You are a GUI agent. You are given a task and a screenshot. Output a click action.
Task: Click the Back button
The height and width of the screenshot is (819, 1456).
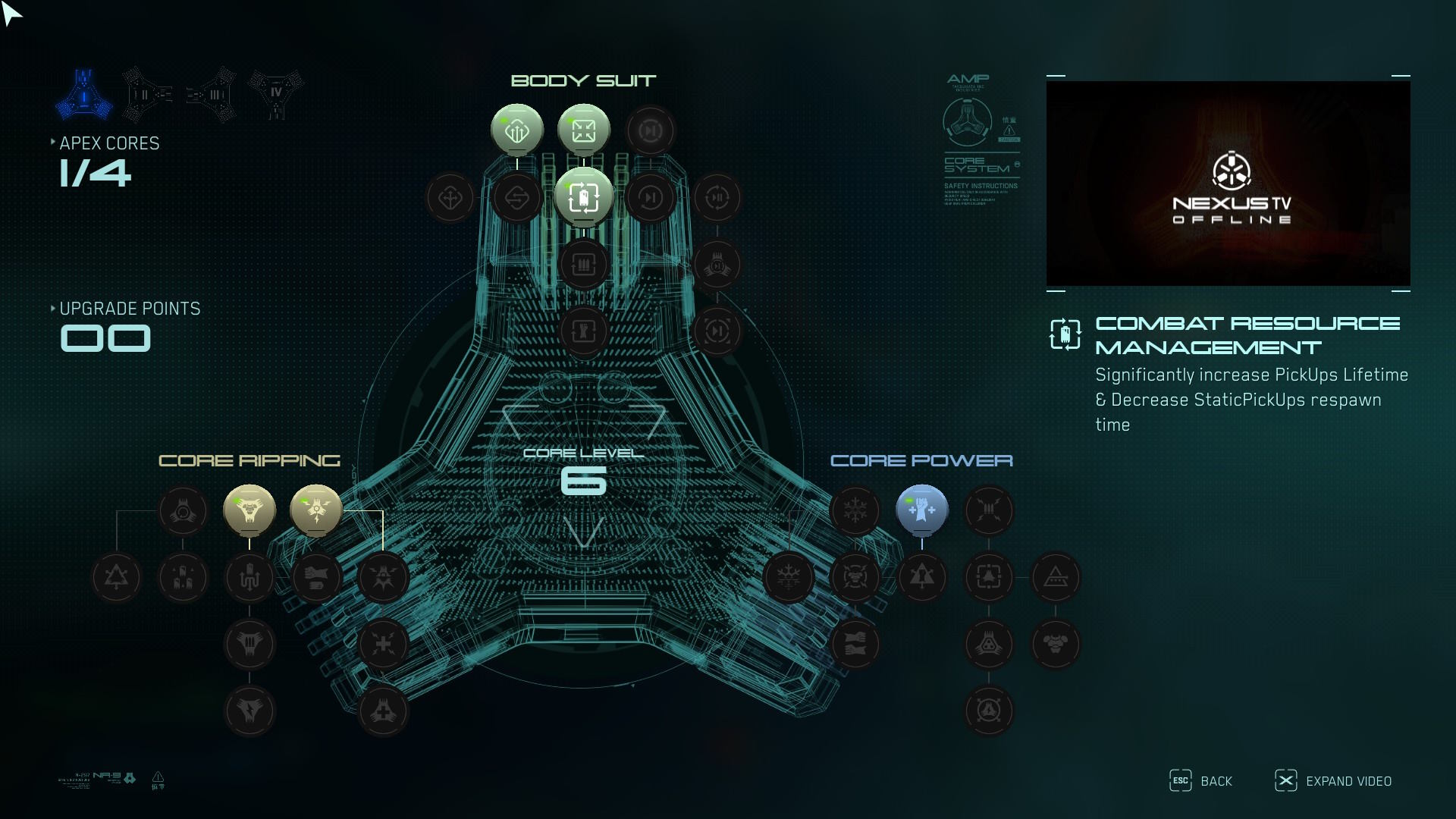[x=1201, y=781]
